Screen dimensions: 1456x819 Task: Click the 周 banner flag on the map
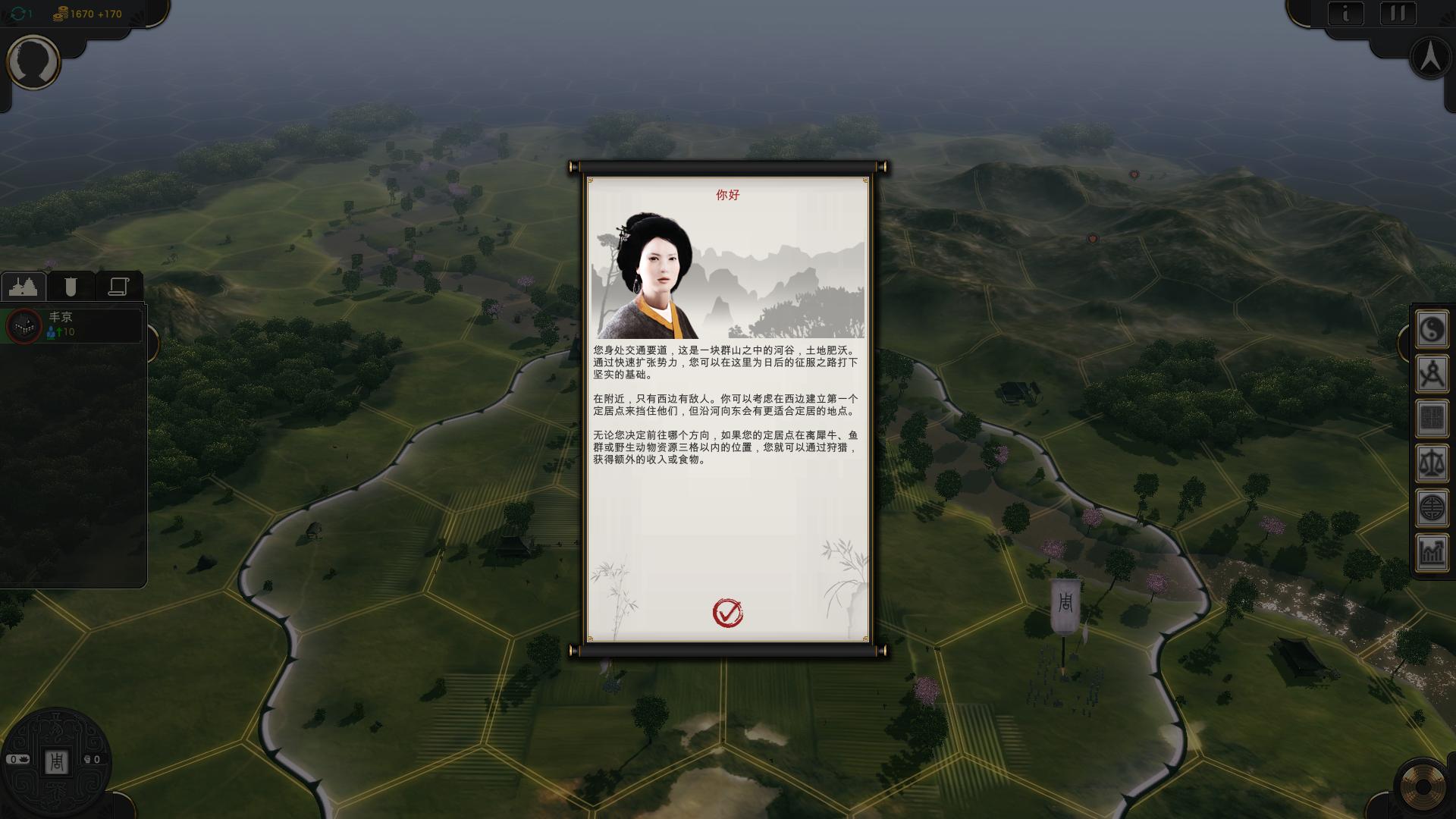[x=1065, y=603]
